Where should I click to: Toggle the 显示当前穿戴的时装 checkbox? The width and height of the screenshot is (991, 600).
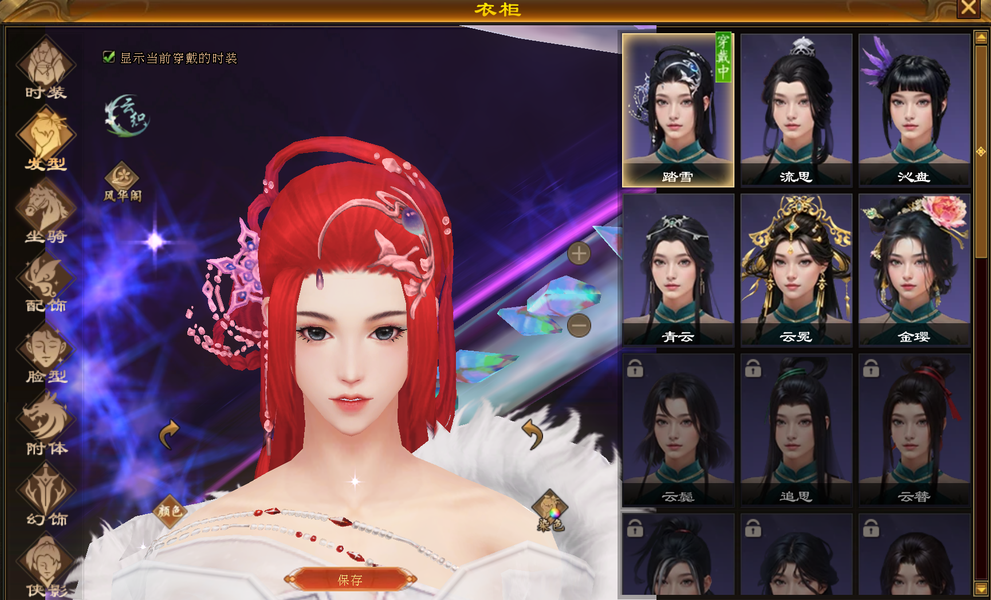click(109, 58)
